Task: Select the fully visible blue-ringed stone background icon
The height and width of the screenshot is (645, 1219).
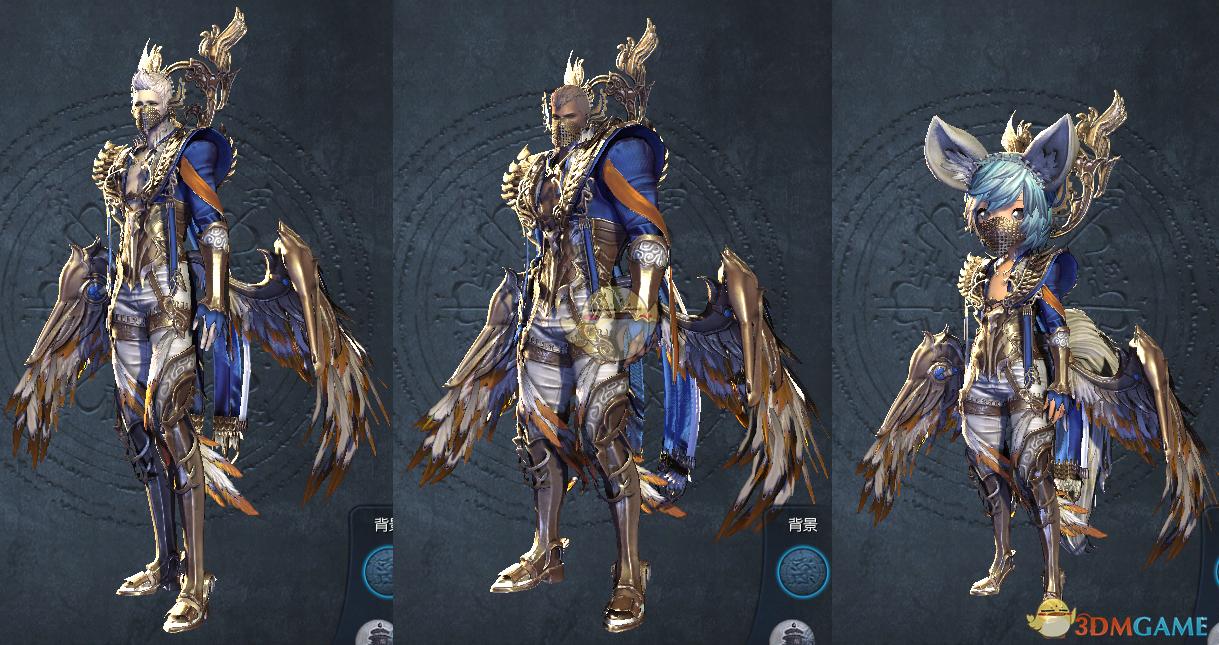Action: click(x=803, y=573)
